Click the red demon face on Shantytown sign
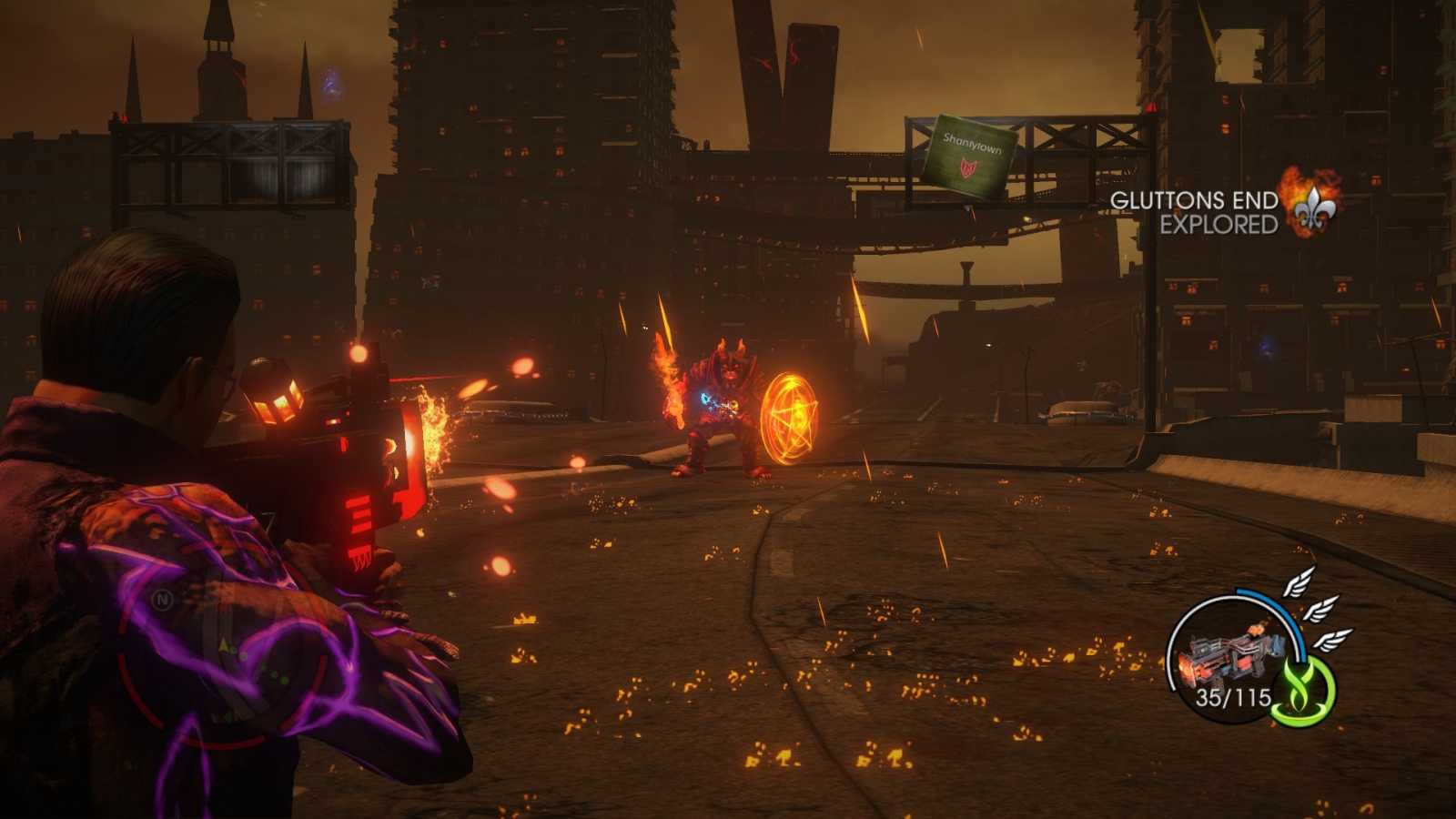The height and width of the screenshot is (819, 1456). click(966, 167)
